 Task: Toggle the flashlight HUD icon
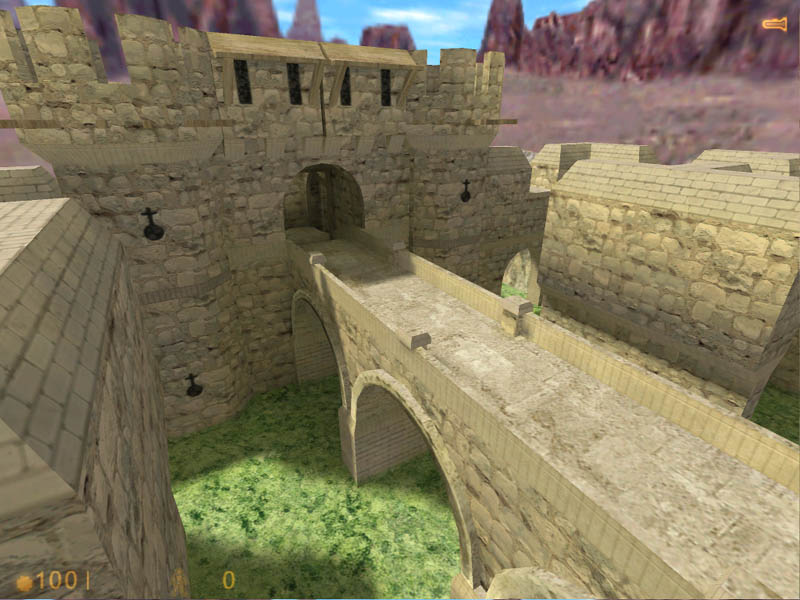(x=774, y=23)
